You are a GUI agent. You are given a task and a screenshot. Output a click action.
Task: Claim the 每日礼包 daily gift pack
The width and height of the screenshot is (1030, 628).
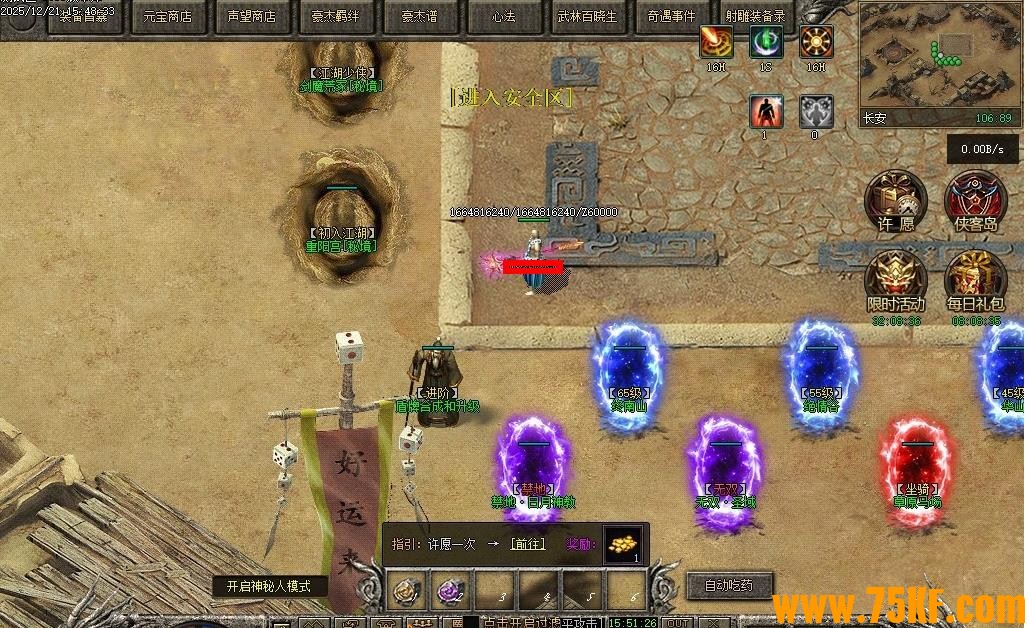[x=975, y=281]
